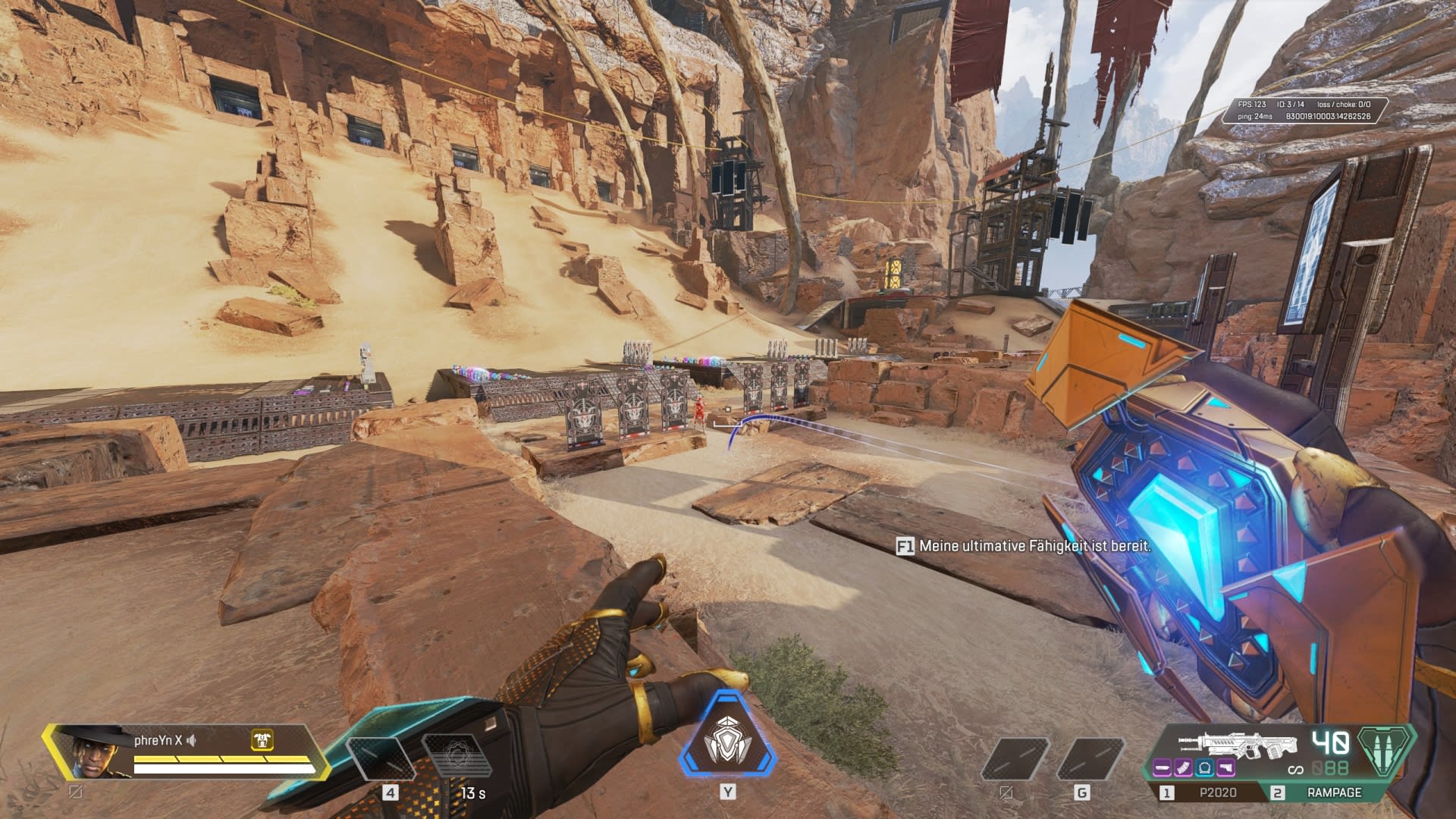
Task: Select the RAMPAGE weapon slot
Action: [x=1333, y=792]
